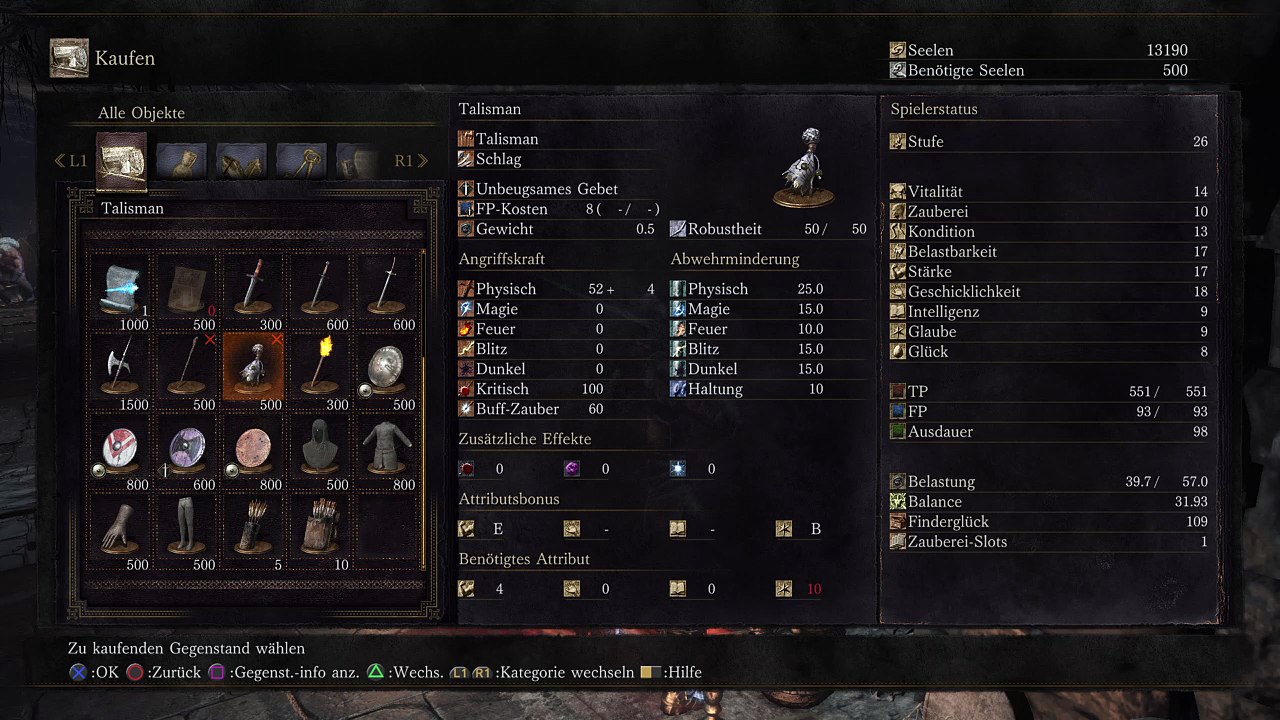Choose the dark hood helmet item

point(321,448)
